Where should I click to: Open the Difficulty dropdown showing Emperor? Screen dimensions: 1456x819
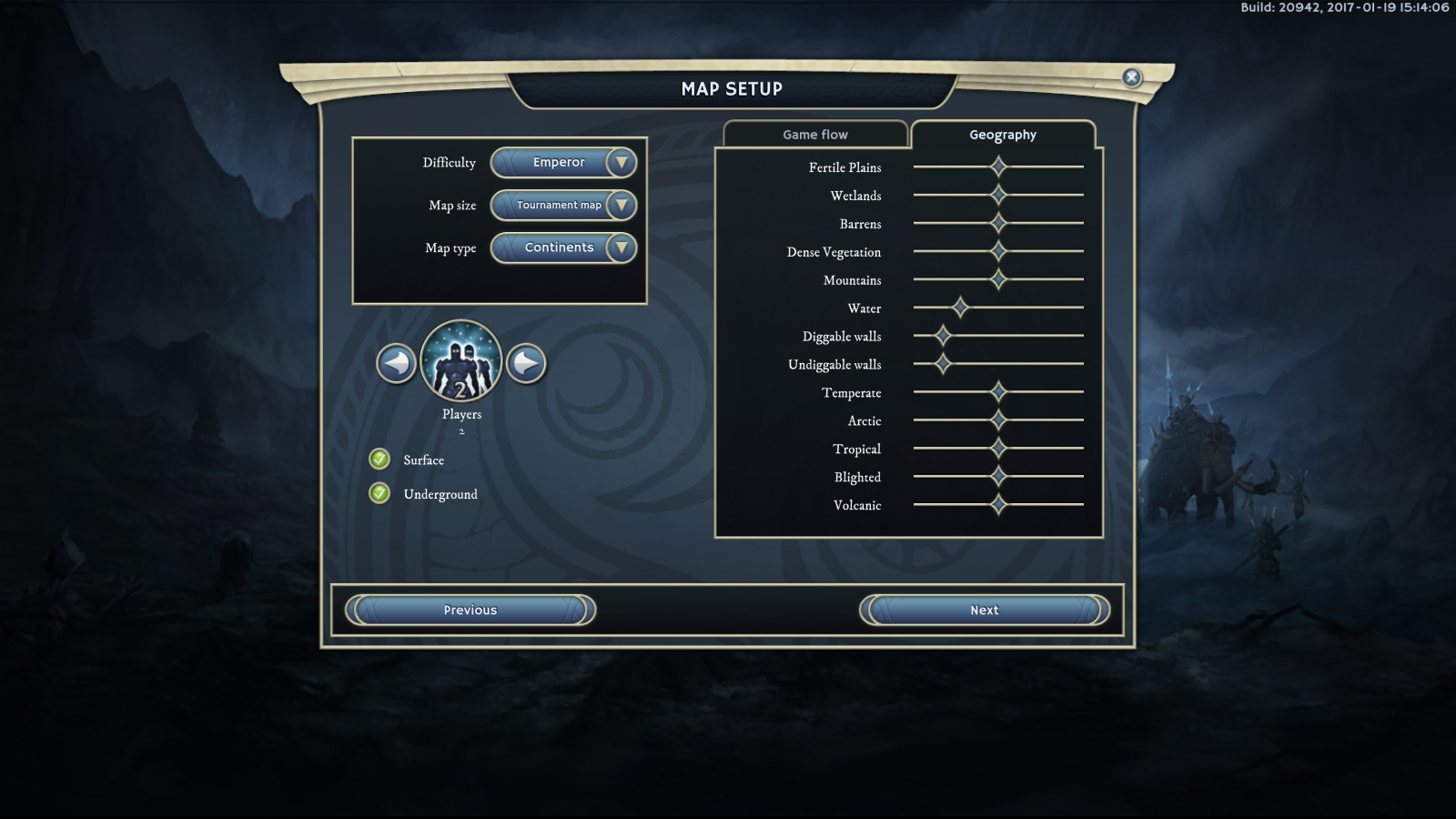coord(563,163)
